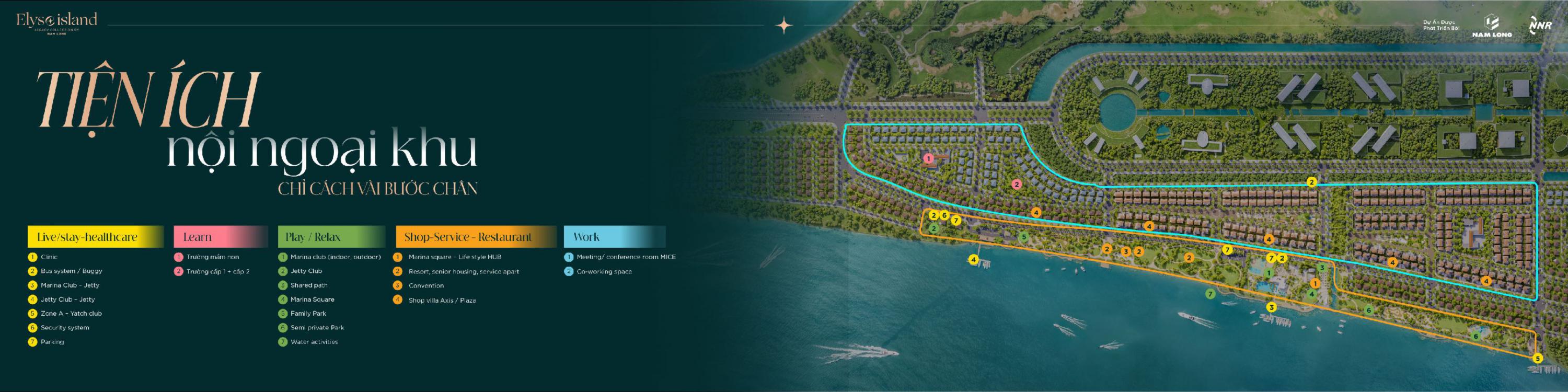The image size is (1568, 392).
Task: Select Zone A – Yacht club entry
Action: pyautogui.click(x=71, y=314)
